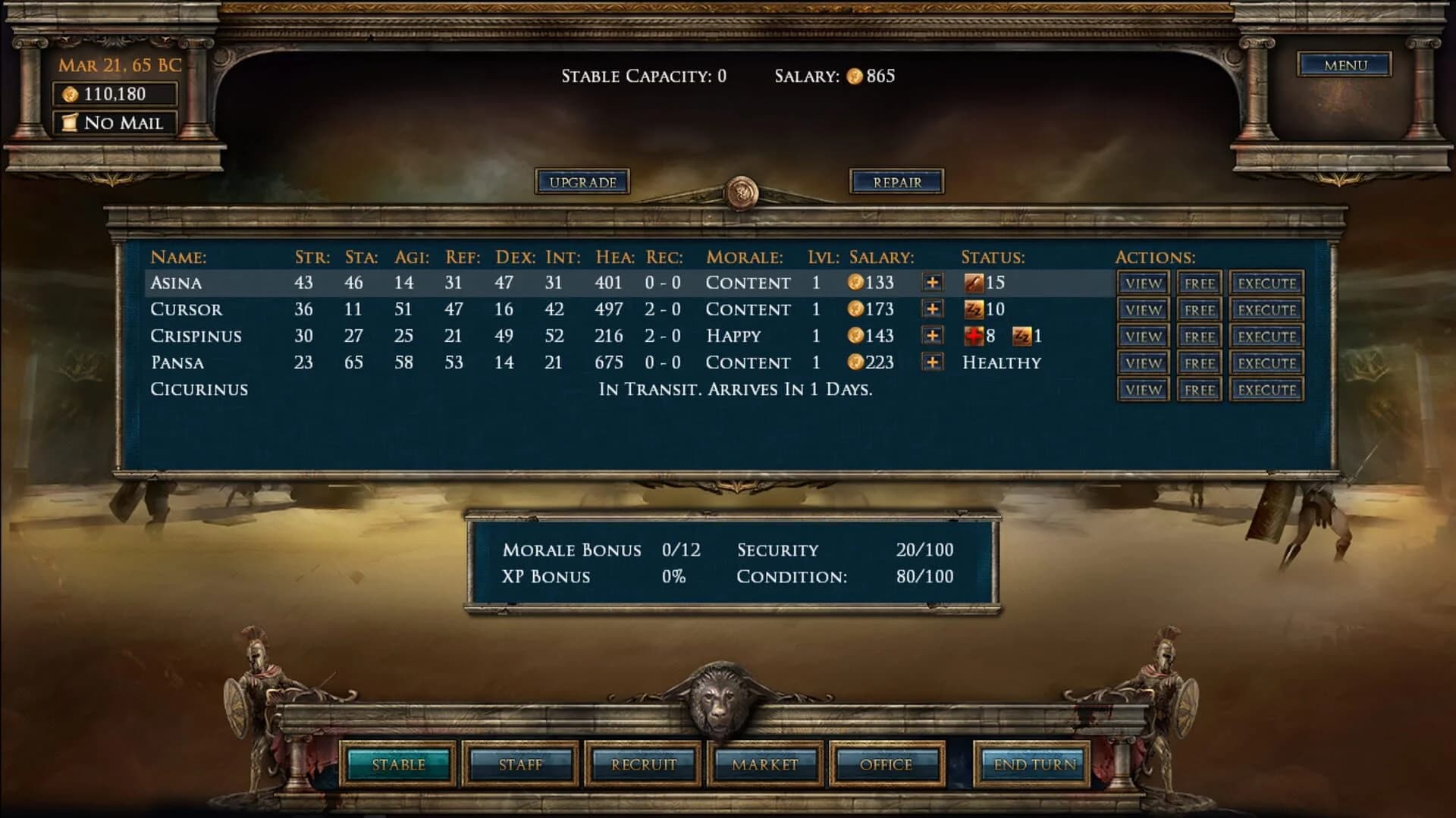The width and height of the screenshot is (1456, 818).
Task: Click the Upgrade button for the stable
Action: (584, 181)
